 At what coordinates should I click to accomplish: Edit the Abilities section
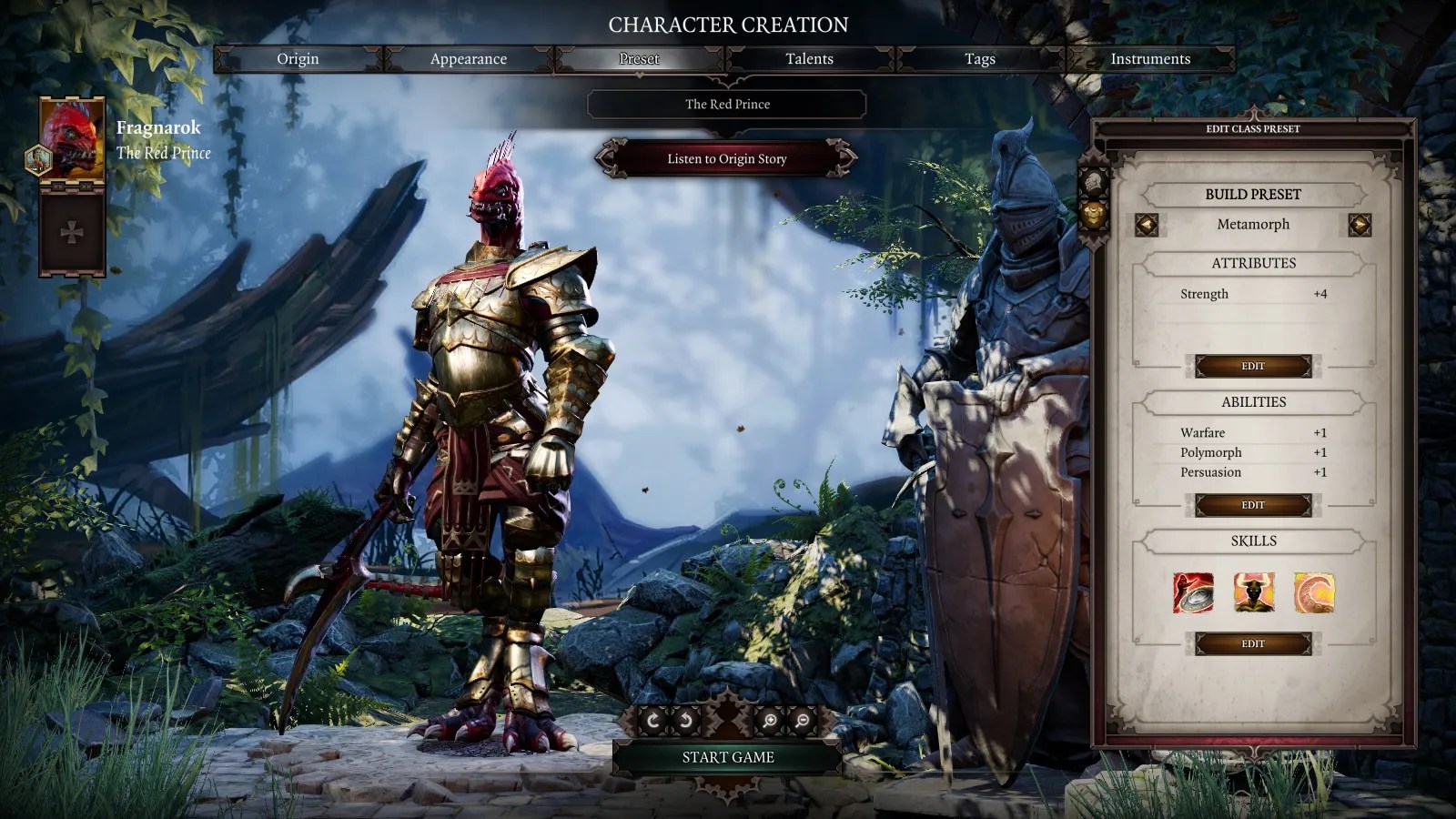point(1253,505)
